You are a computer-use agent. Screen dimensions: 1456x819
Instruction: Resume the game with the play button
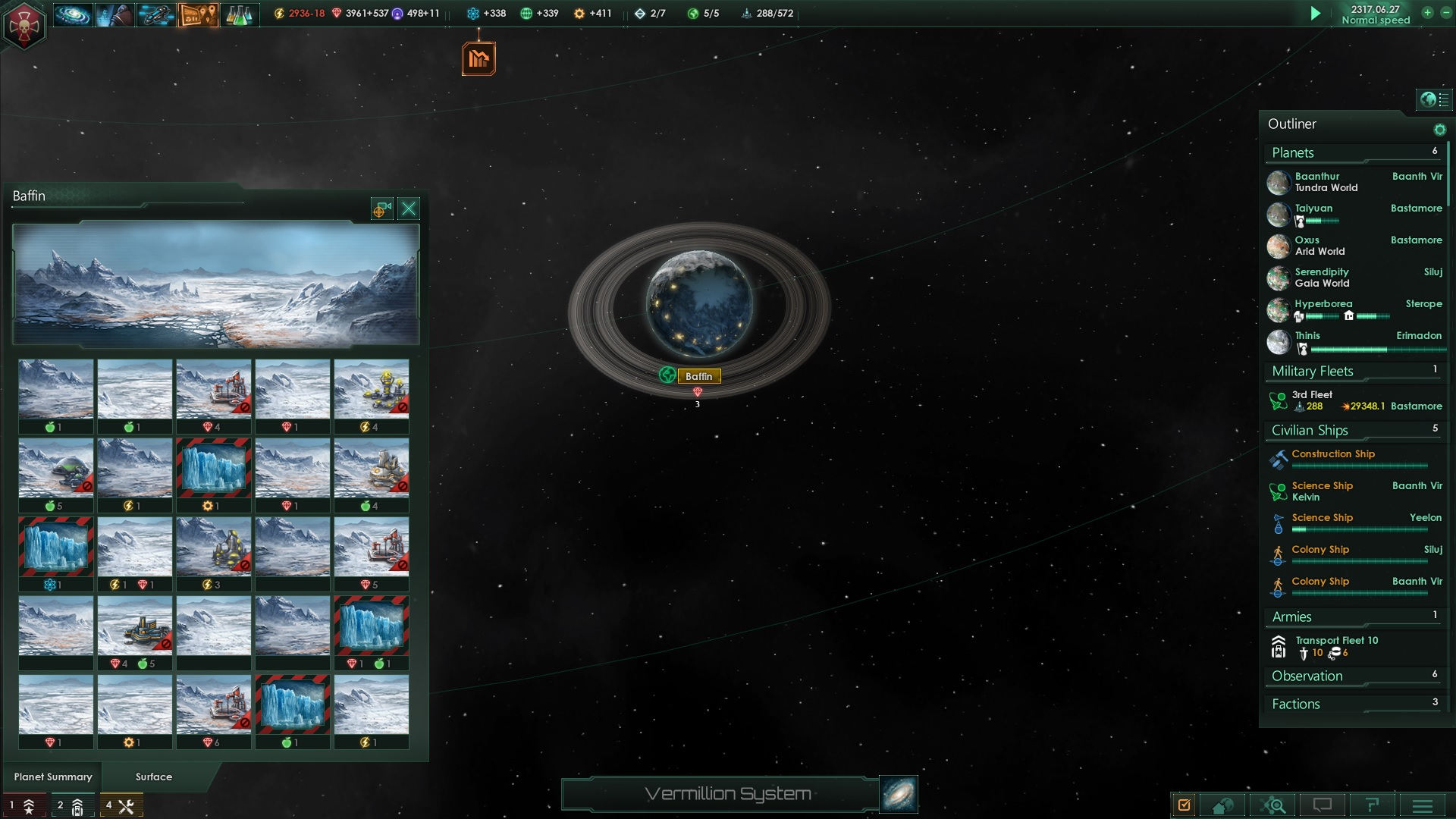click(x=1316, y=13)
